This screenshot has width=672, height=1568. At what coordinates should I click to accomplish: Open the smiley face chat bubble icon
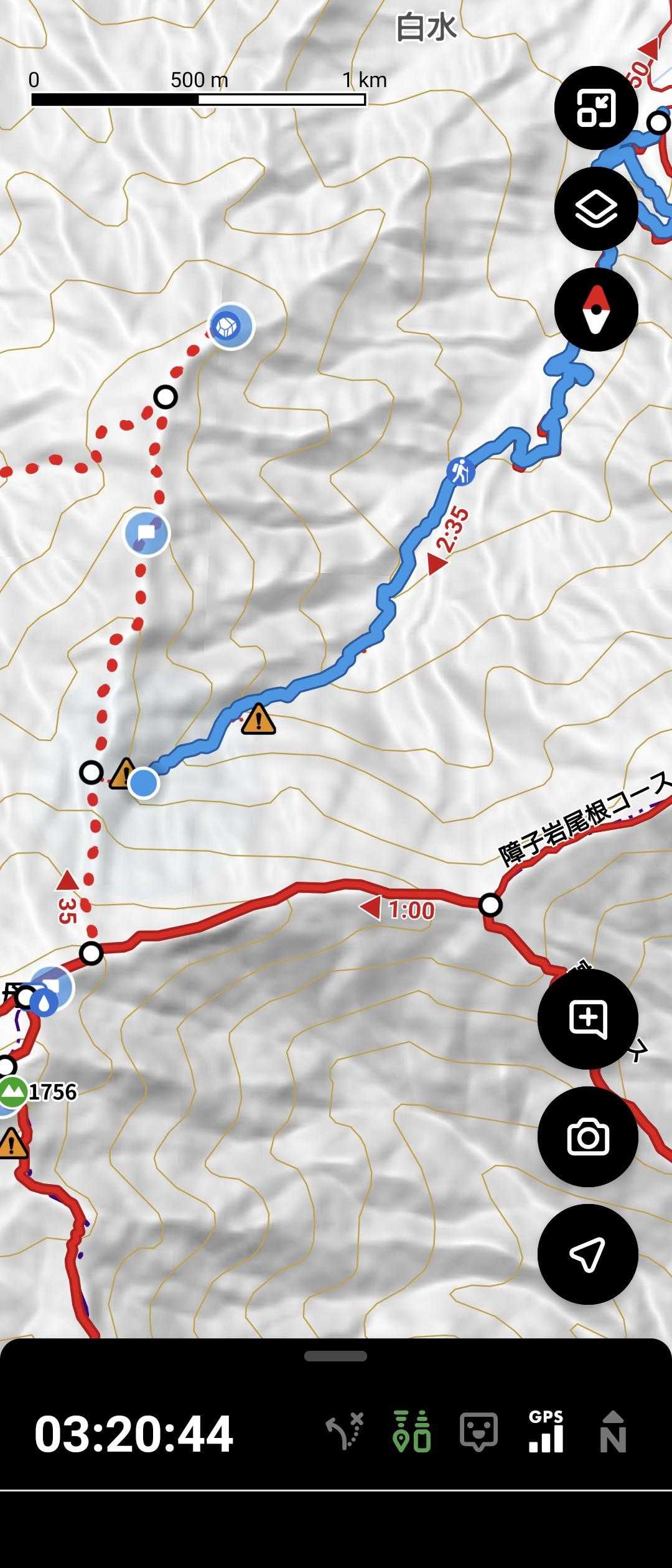478,1432
